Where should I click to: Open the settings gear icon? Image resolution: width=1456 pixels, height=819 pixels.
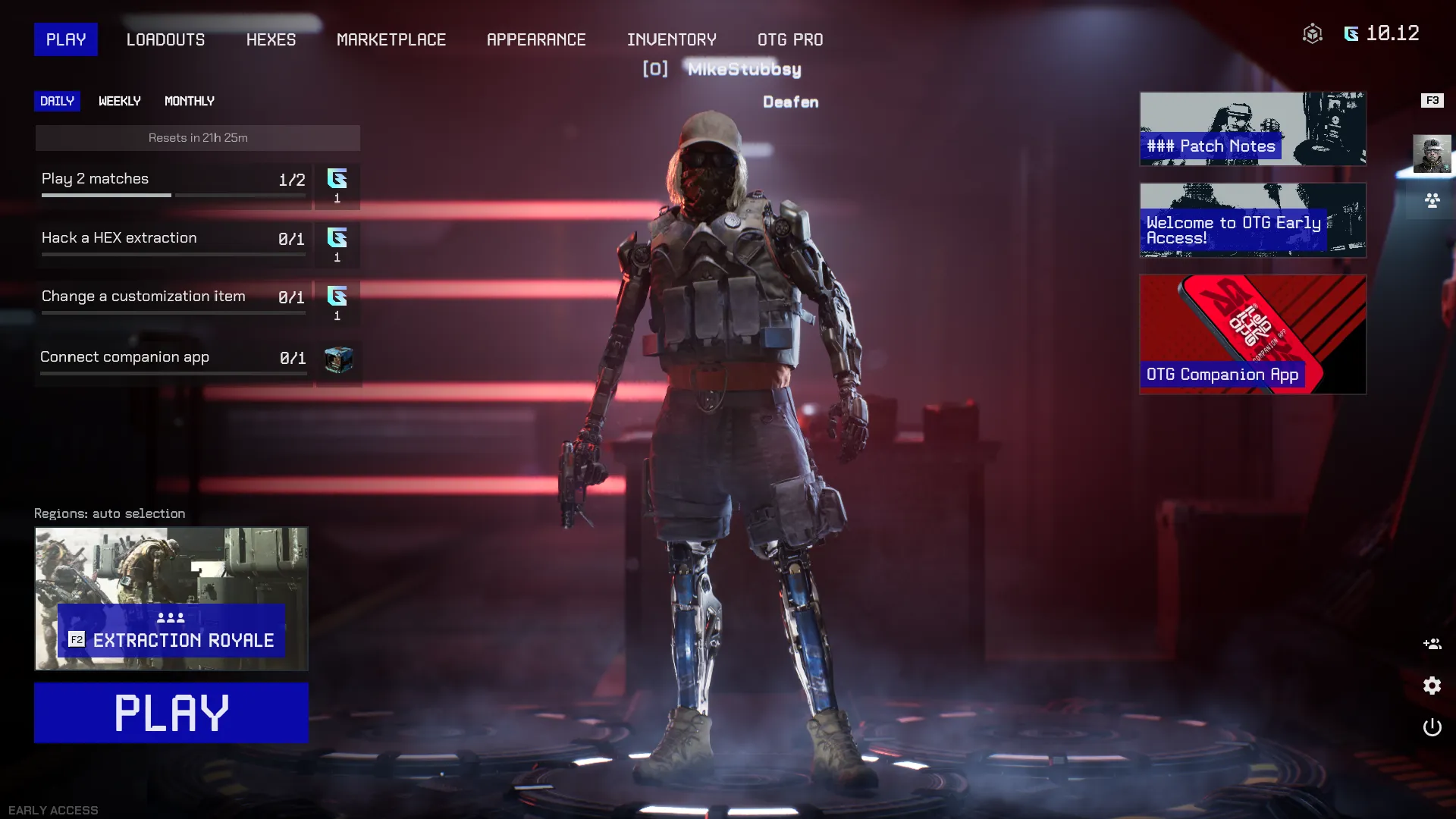1432,686
